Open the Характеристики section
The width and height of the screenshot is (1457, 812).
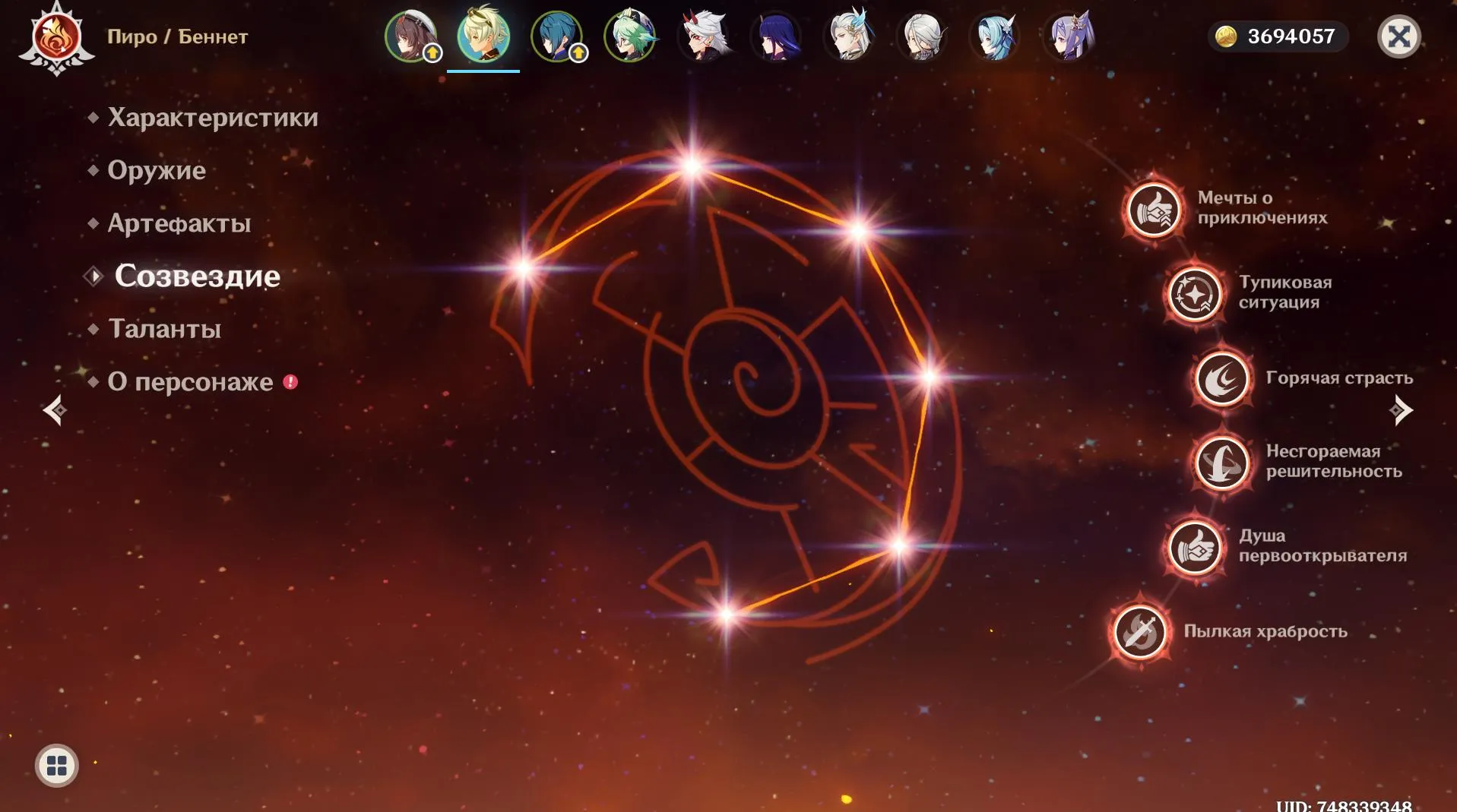(213, 117)
